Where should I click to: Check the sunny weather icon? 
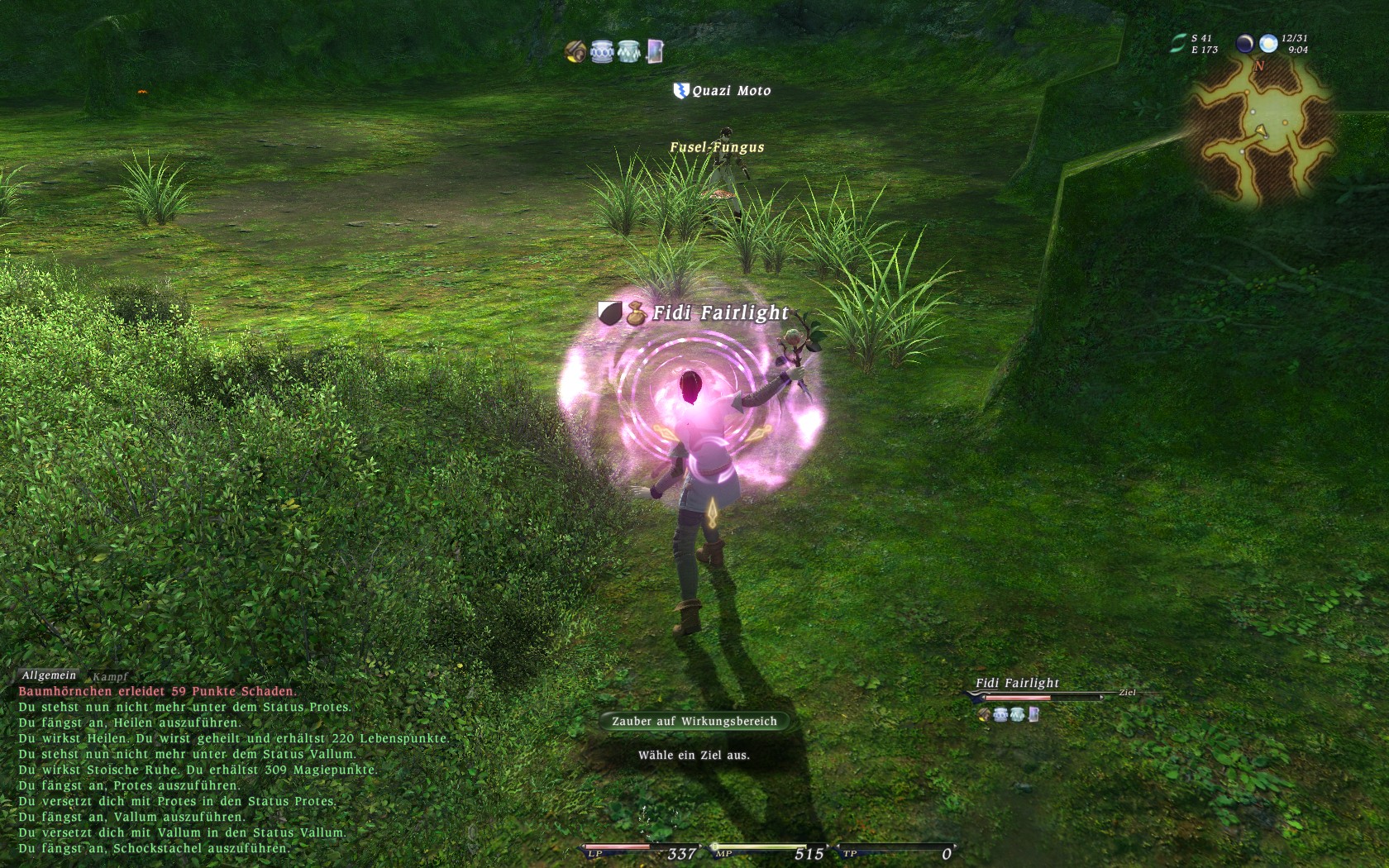click(1268, 44)
